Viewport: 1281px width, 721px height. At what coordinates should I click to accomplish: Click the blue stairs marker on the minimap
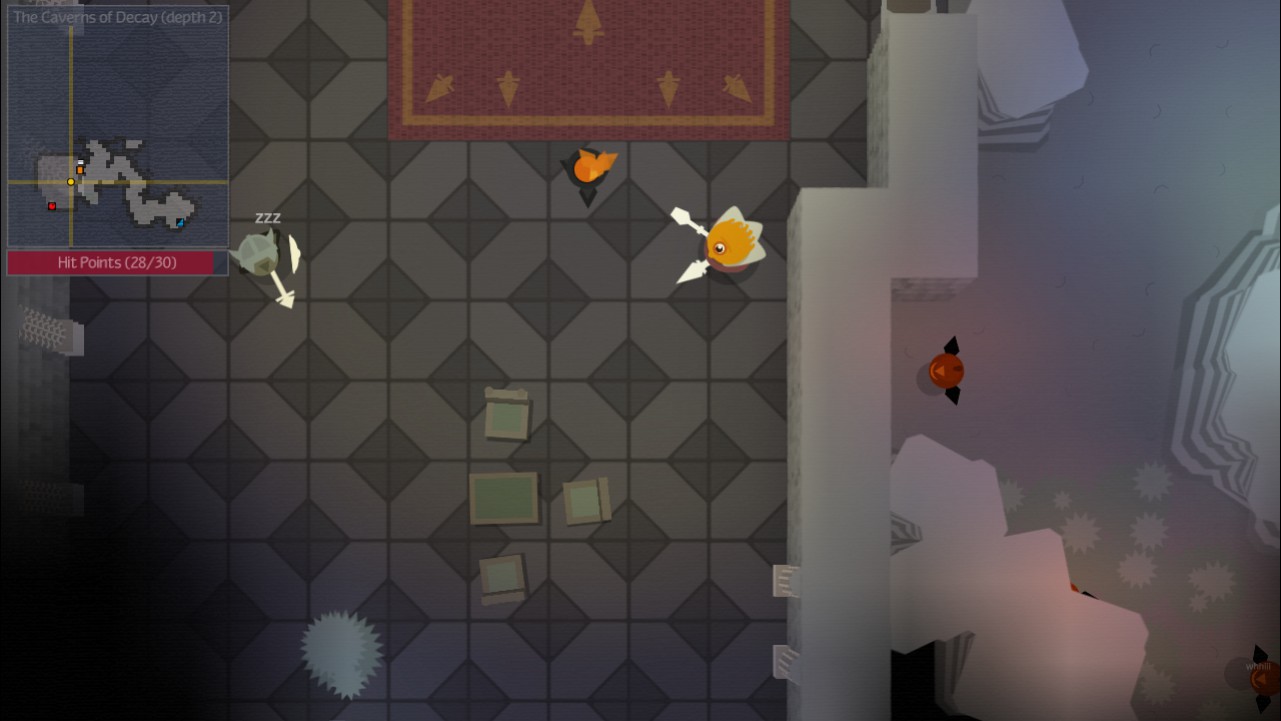pos(180,222)
